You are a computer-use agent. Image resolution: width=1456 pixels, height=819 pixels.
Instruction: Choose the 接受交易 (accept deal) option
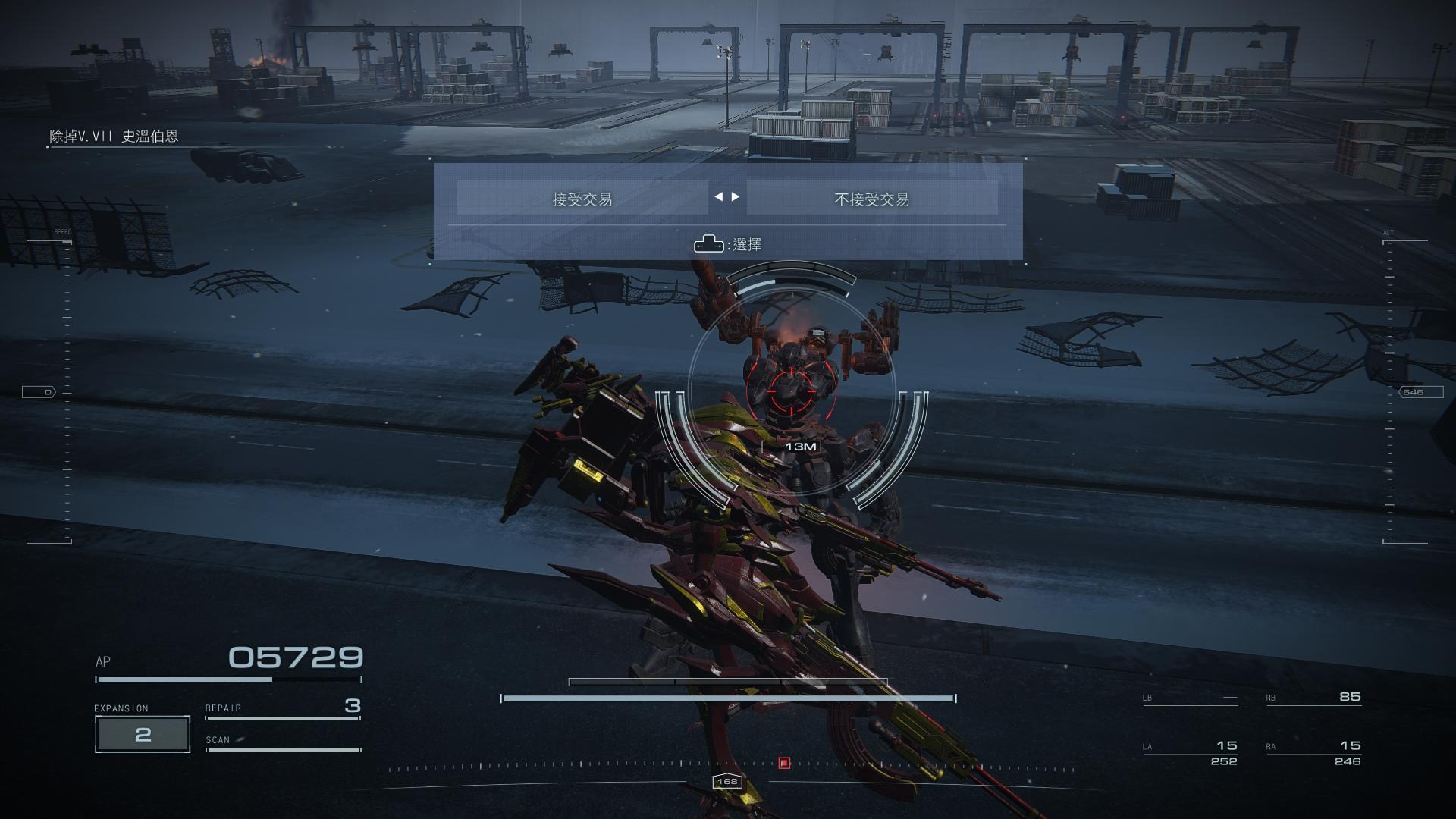point(582,199)
